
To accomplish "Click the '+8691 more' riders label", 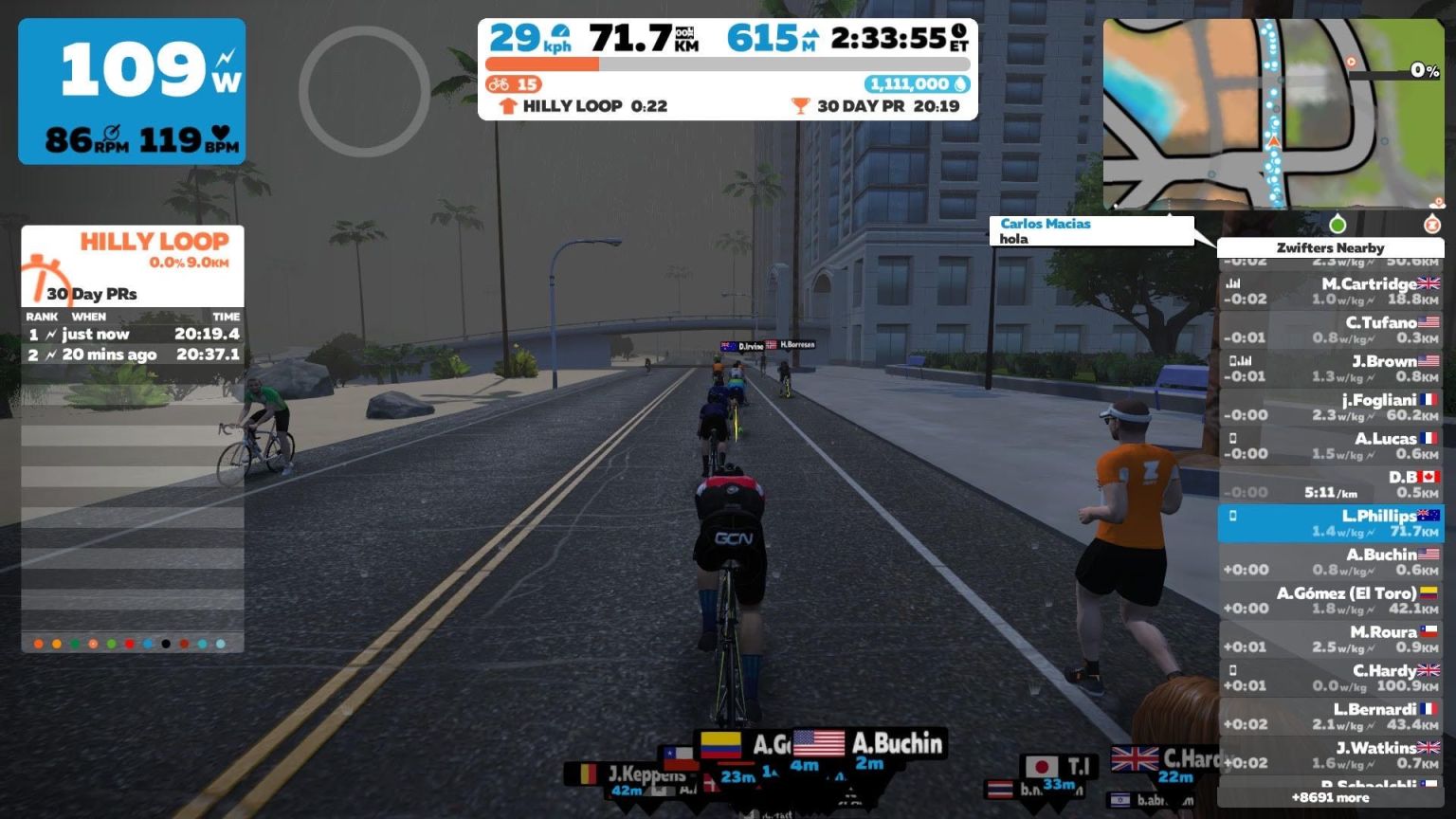I will (x=1330, y=798).
